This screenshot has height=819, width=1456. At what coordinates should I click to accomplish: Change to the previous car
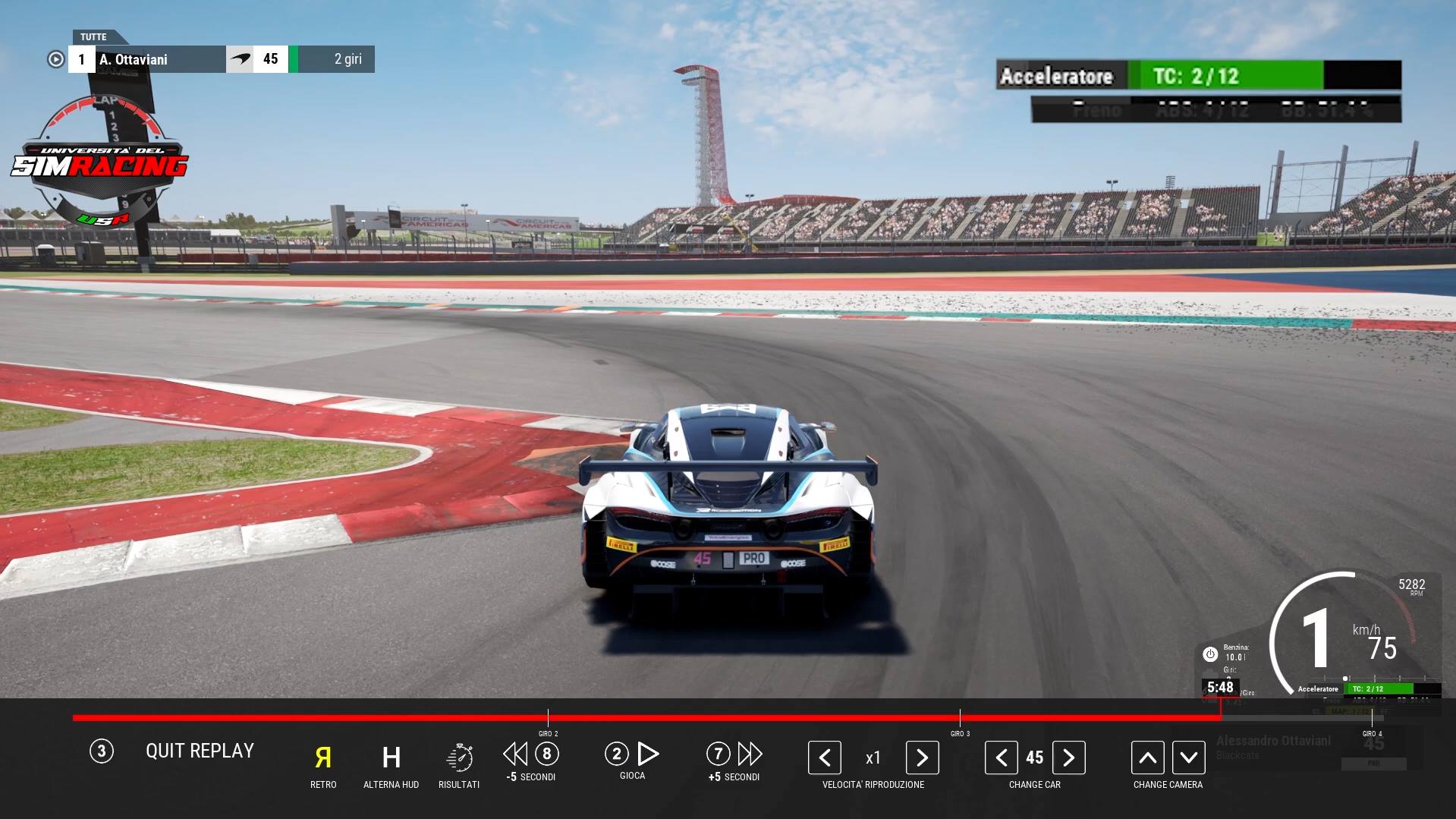(1002, 758)
